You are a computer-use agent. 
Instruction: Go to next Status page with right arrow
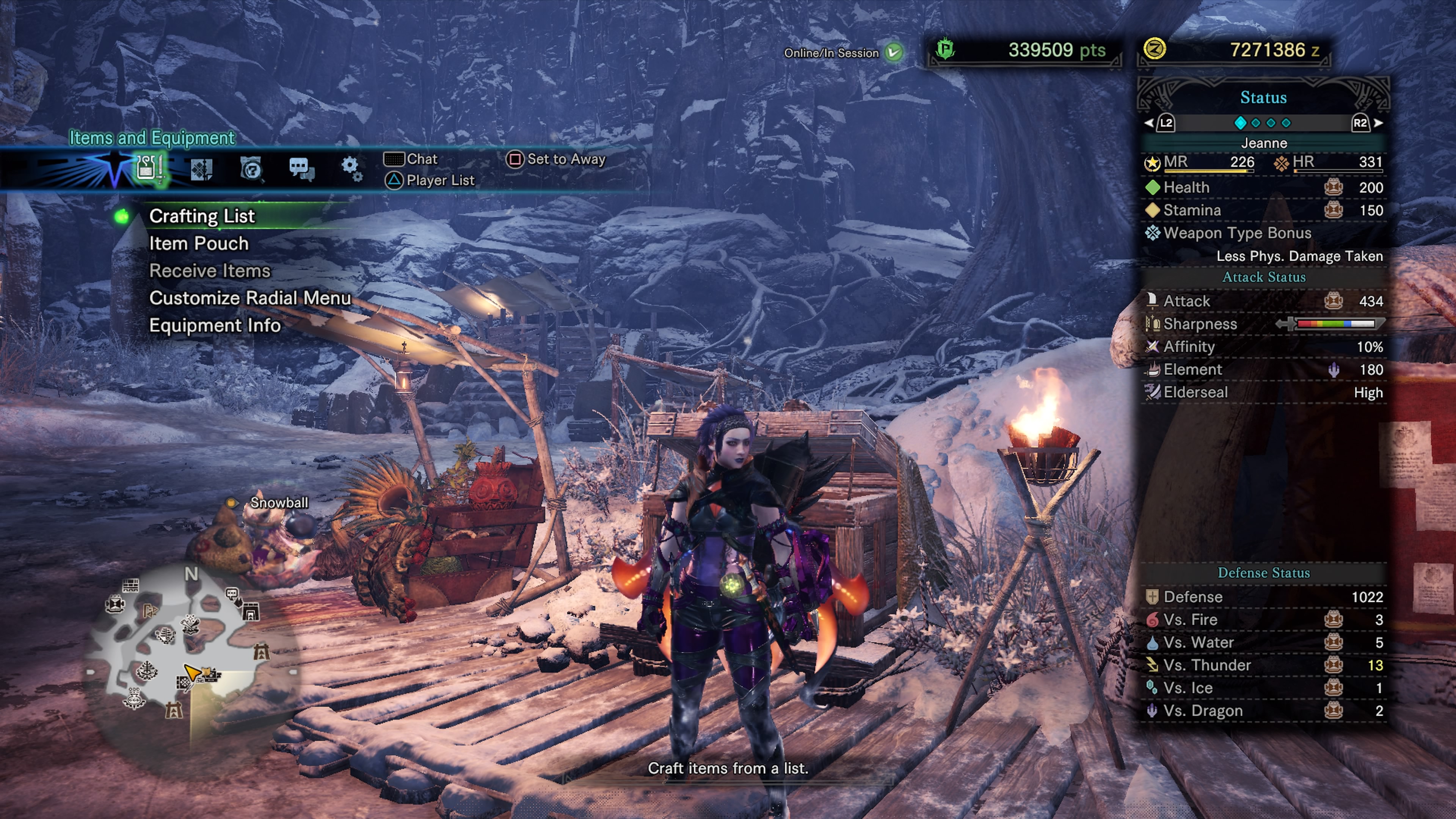tap(1379, 122)
